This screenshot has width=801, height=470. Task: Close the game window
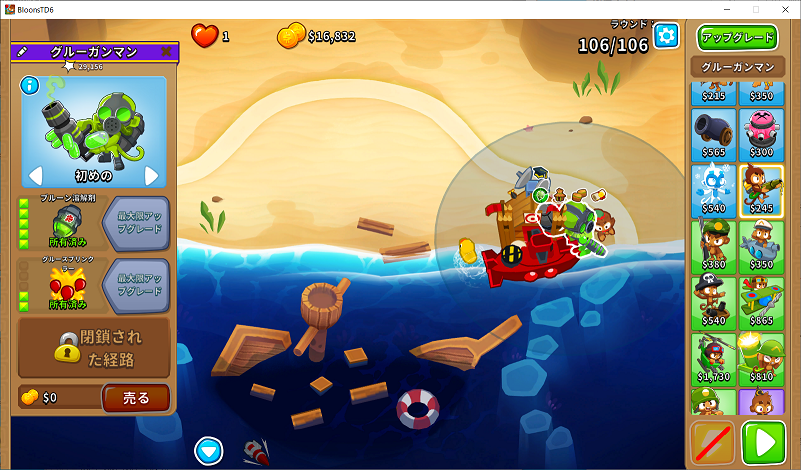(783, 9)
